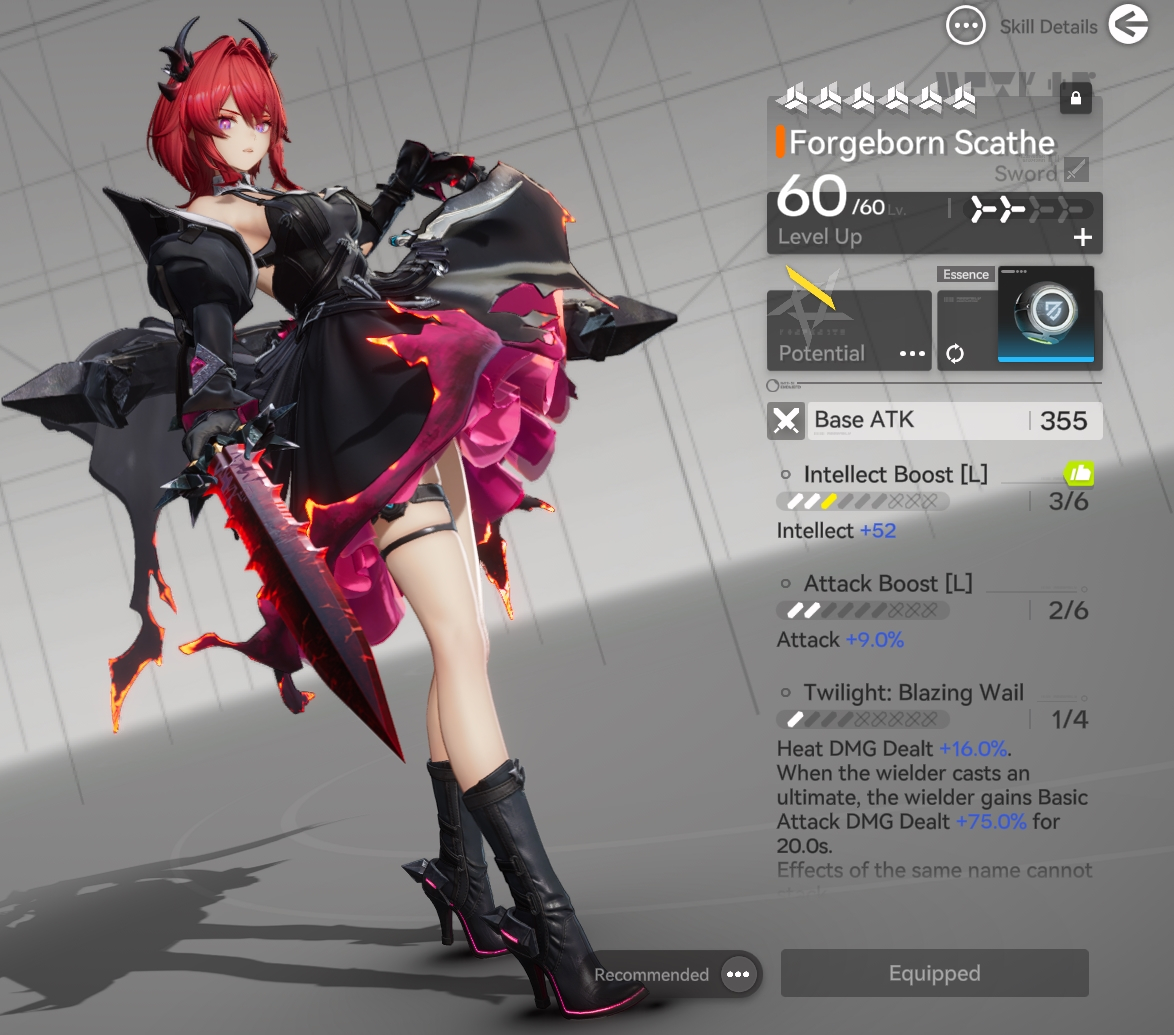This screenshot has width=1174, height=1035.
Task: Toggle the weapon lock icon
Action: 1075,99
